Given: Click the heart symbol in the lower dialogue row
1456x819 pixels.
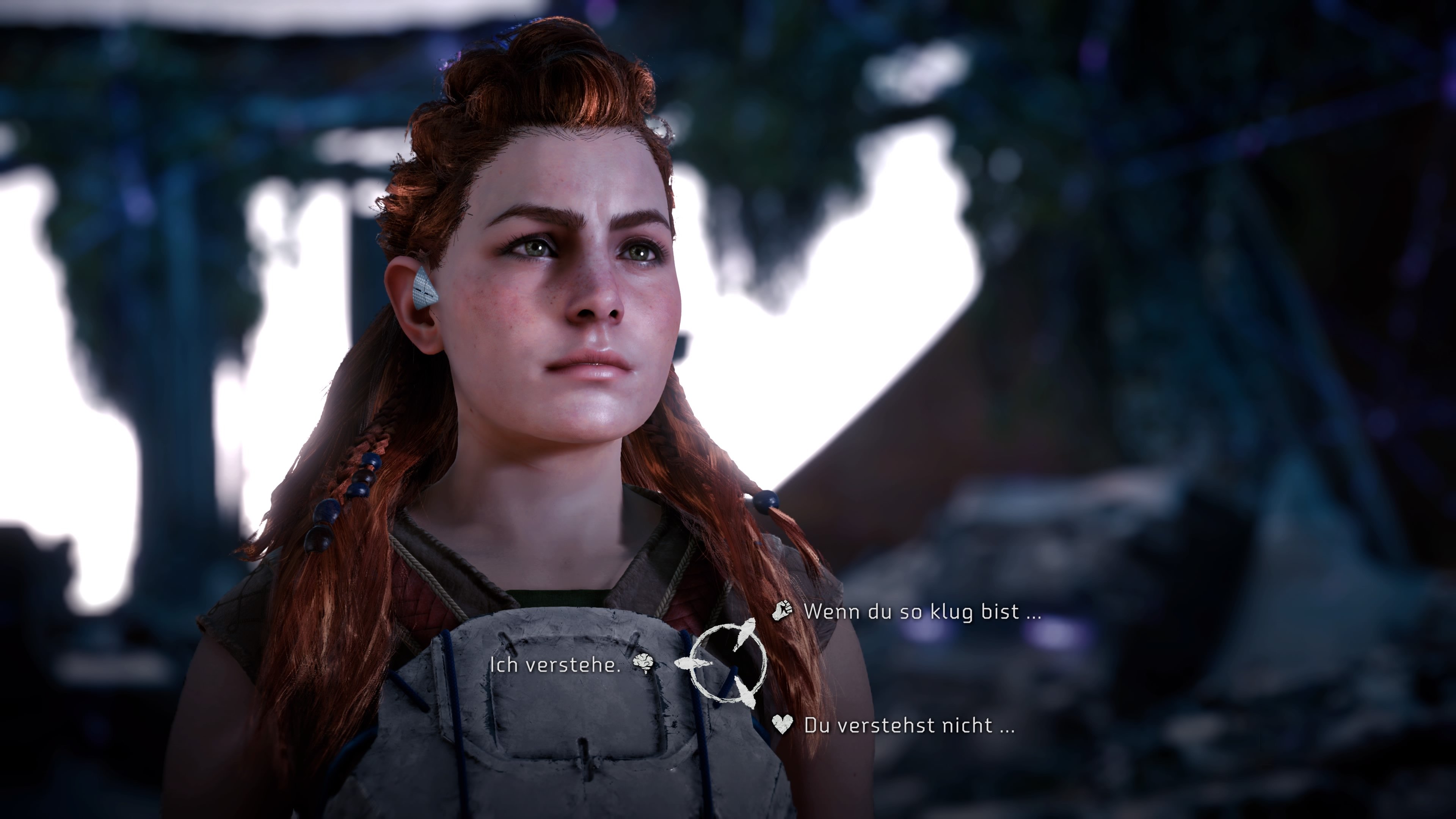Looking at the screenshot, I should click(x=782, y=724).
